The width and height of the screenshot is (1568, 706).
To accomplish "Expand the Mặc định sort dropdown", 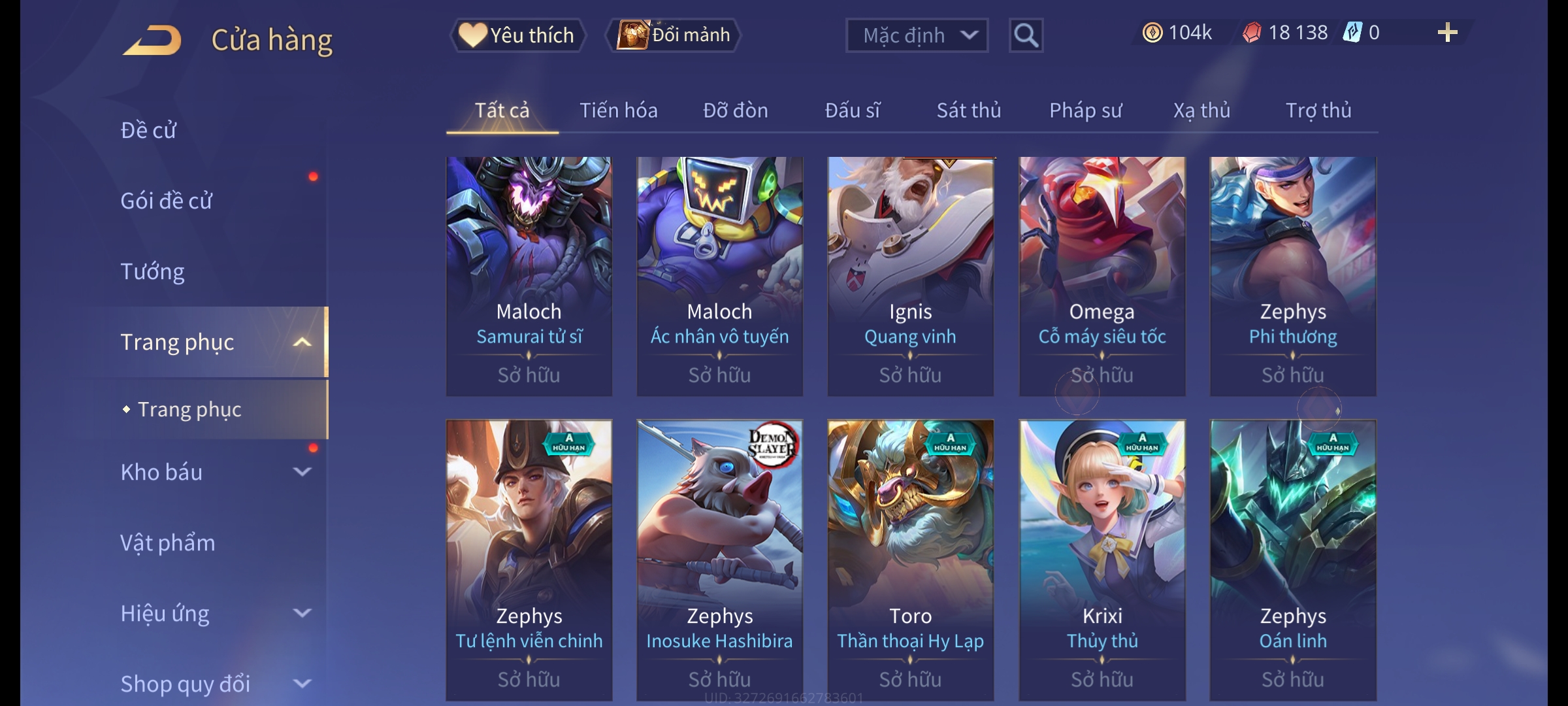I will point(916,35).
